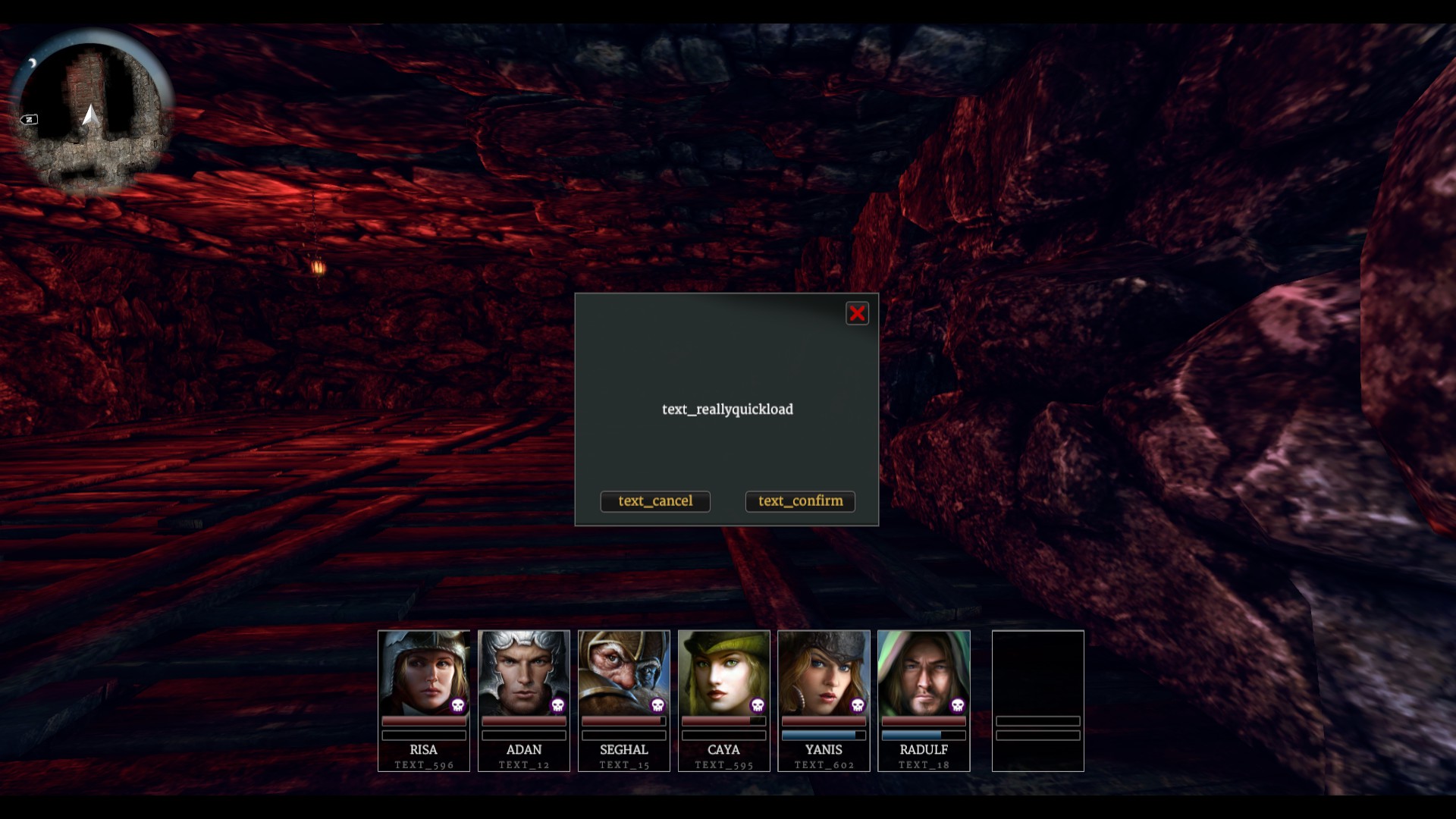Screen dimensions: 1456x819
Task: Choose Adan's character portrait
Action: pos(523,673)
